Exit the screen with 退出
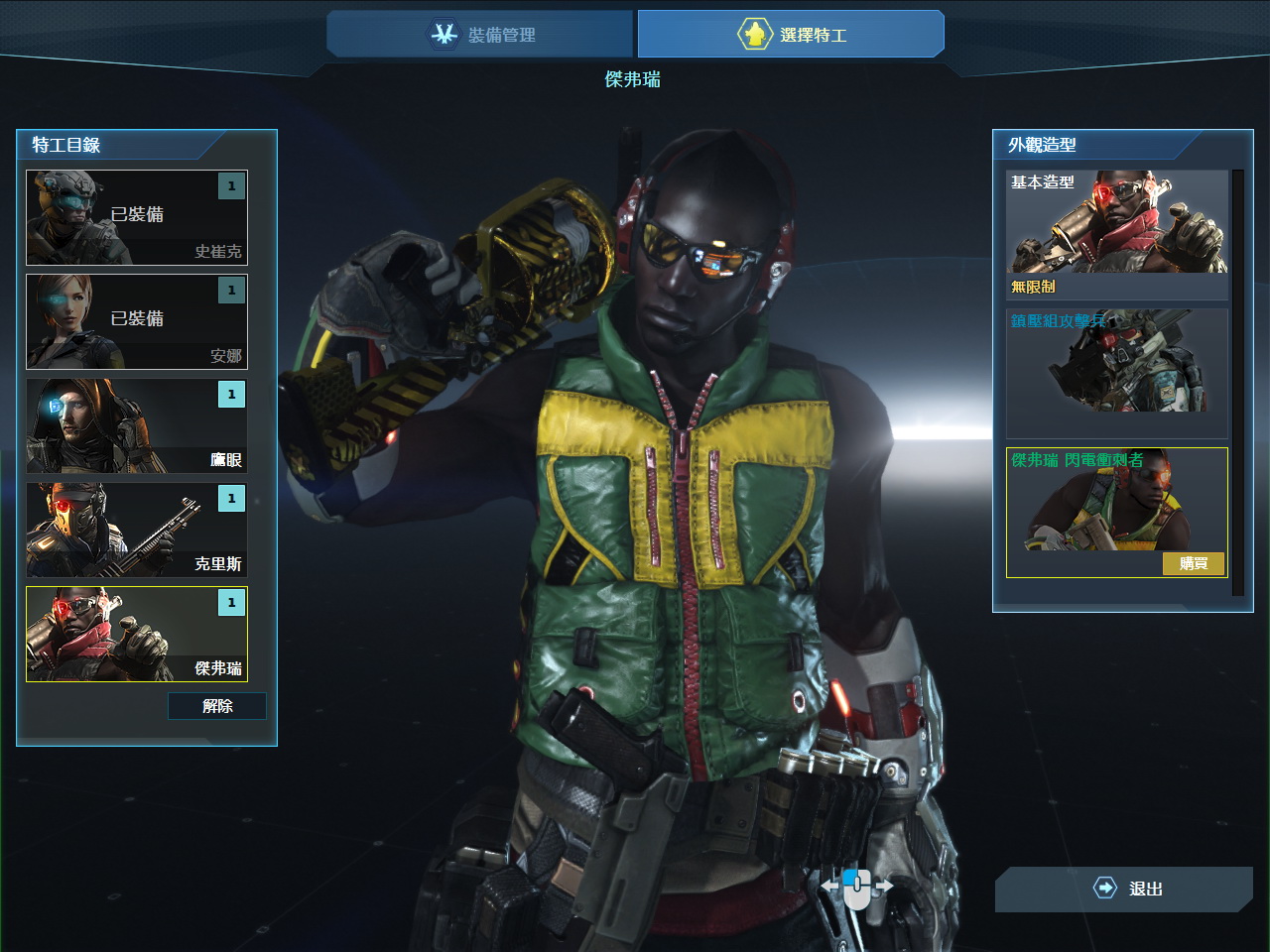 click(1125, 889)
